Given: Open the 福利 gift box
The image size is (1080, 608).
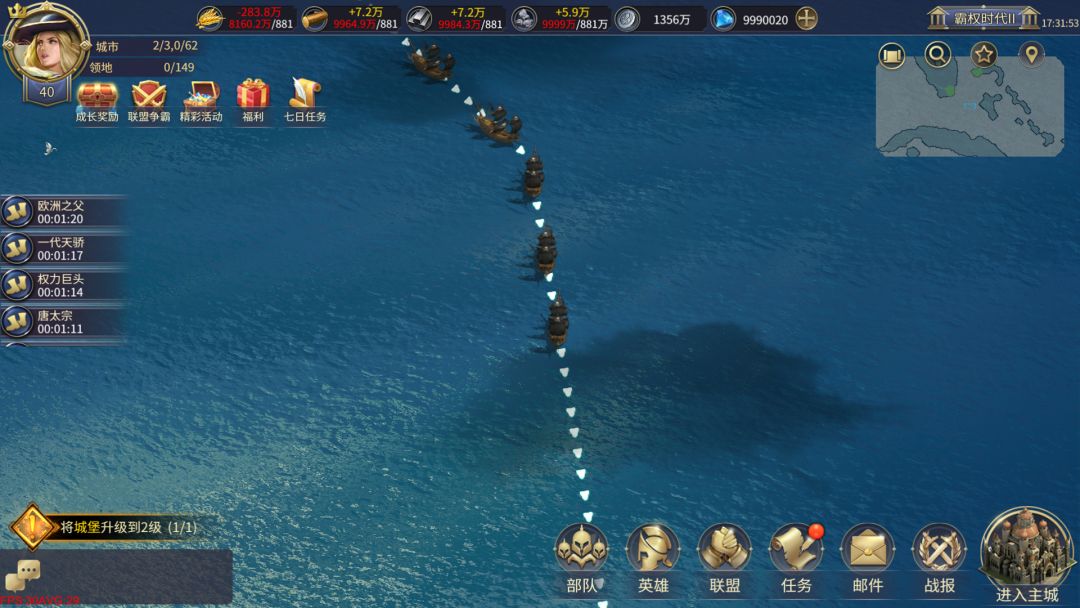Looking at the screenshot, I should pyautogui.click(x=253, y=98).
